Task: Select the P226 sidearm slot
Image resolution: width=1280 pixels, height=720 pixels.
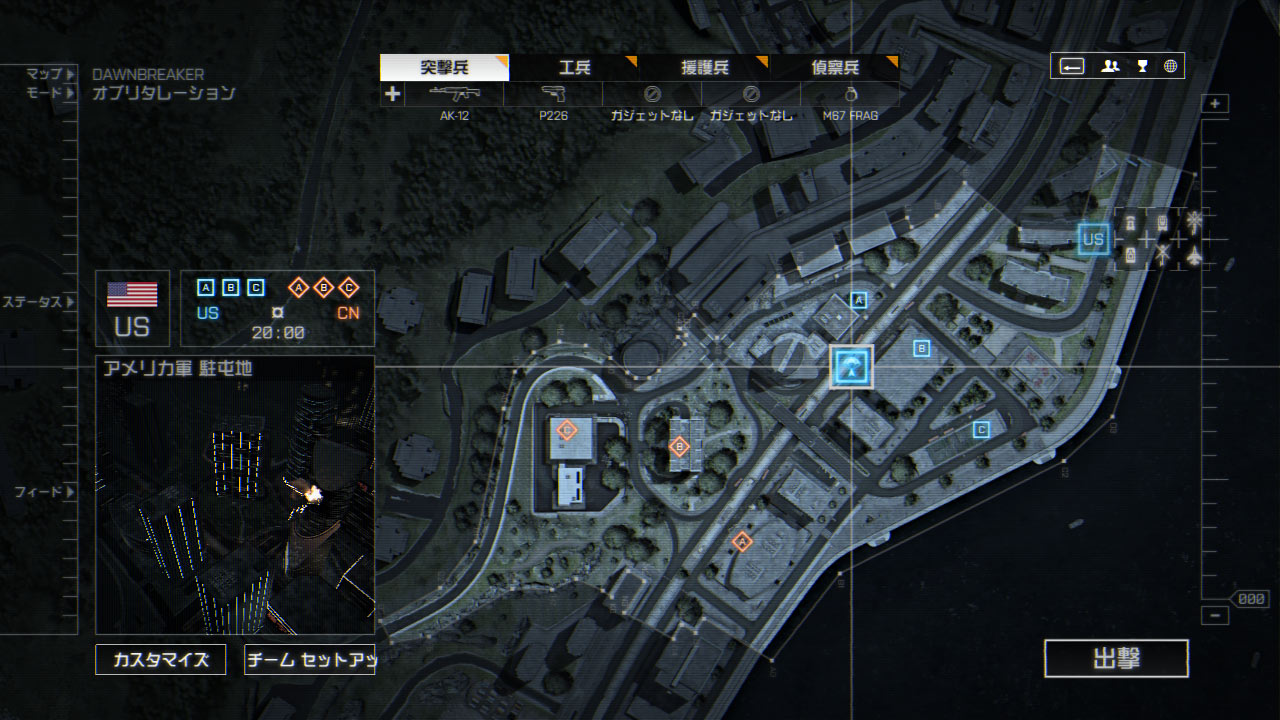Action: pos(553,95)
